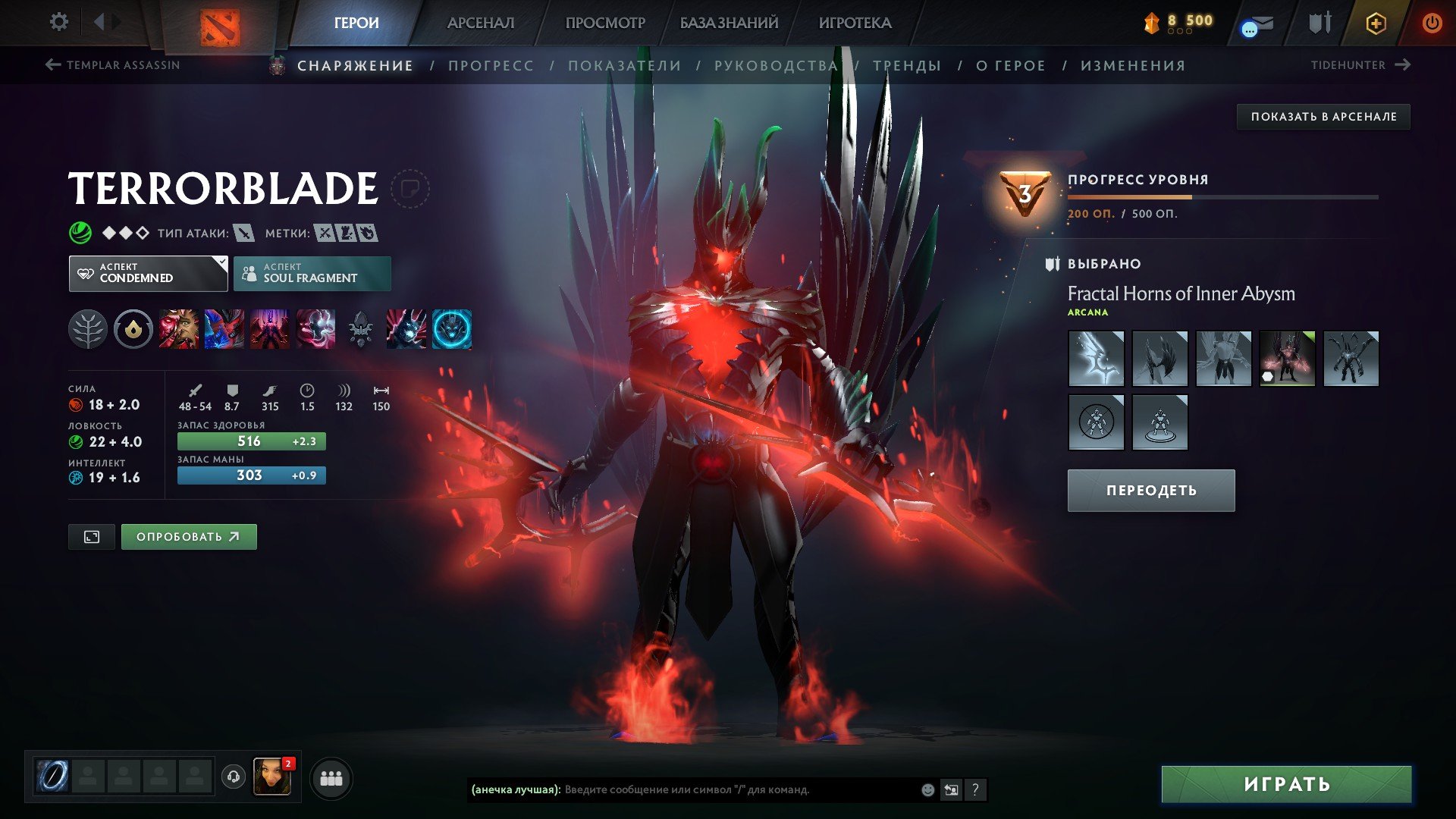The image size is (1456, 819).
Task: Open the CONDEMNED aspect dropdown
Action: click(x=147, y=272)
